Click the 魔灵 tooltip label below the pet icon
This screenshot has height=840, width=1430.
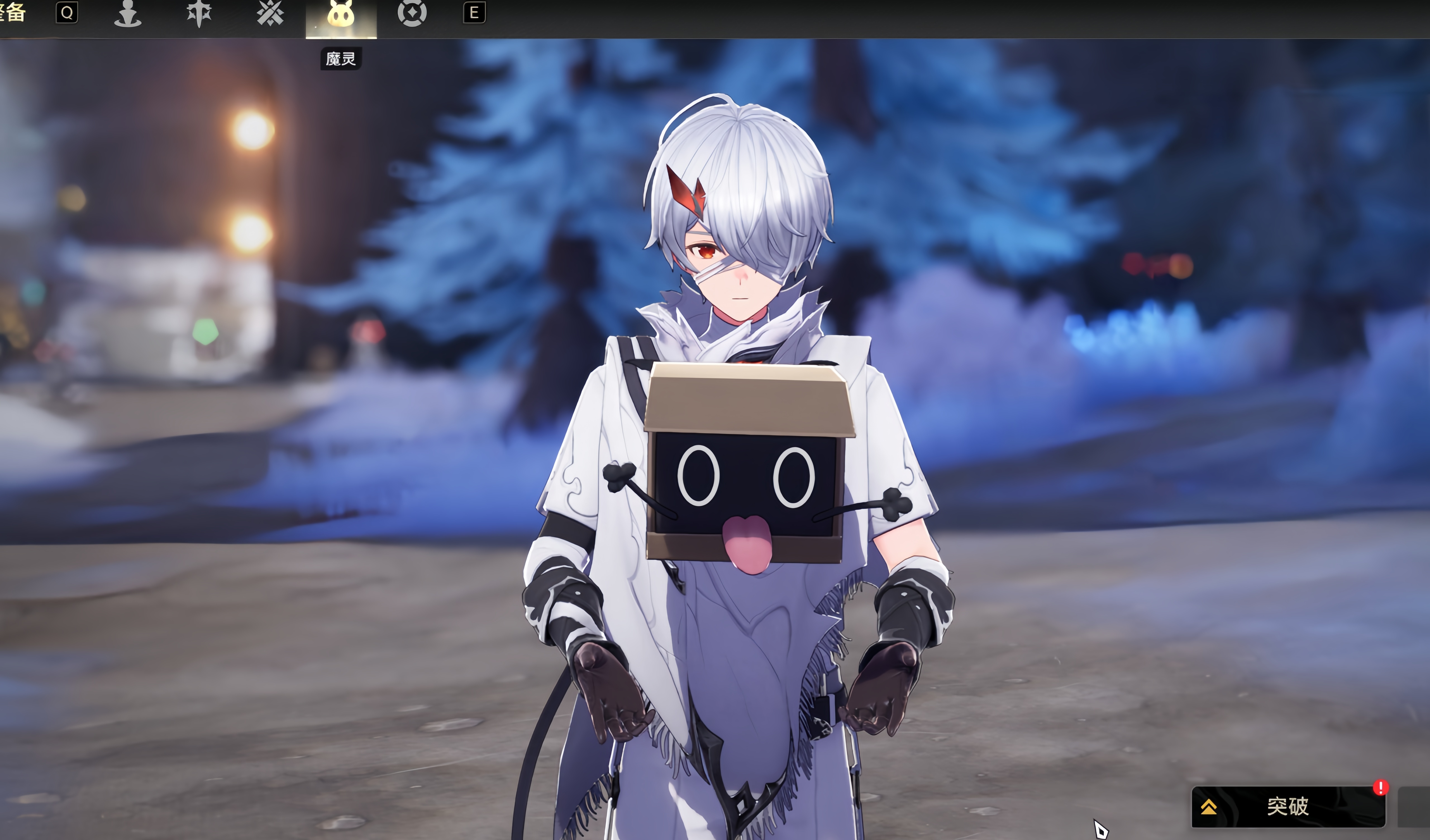tap(340, 58)
